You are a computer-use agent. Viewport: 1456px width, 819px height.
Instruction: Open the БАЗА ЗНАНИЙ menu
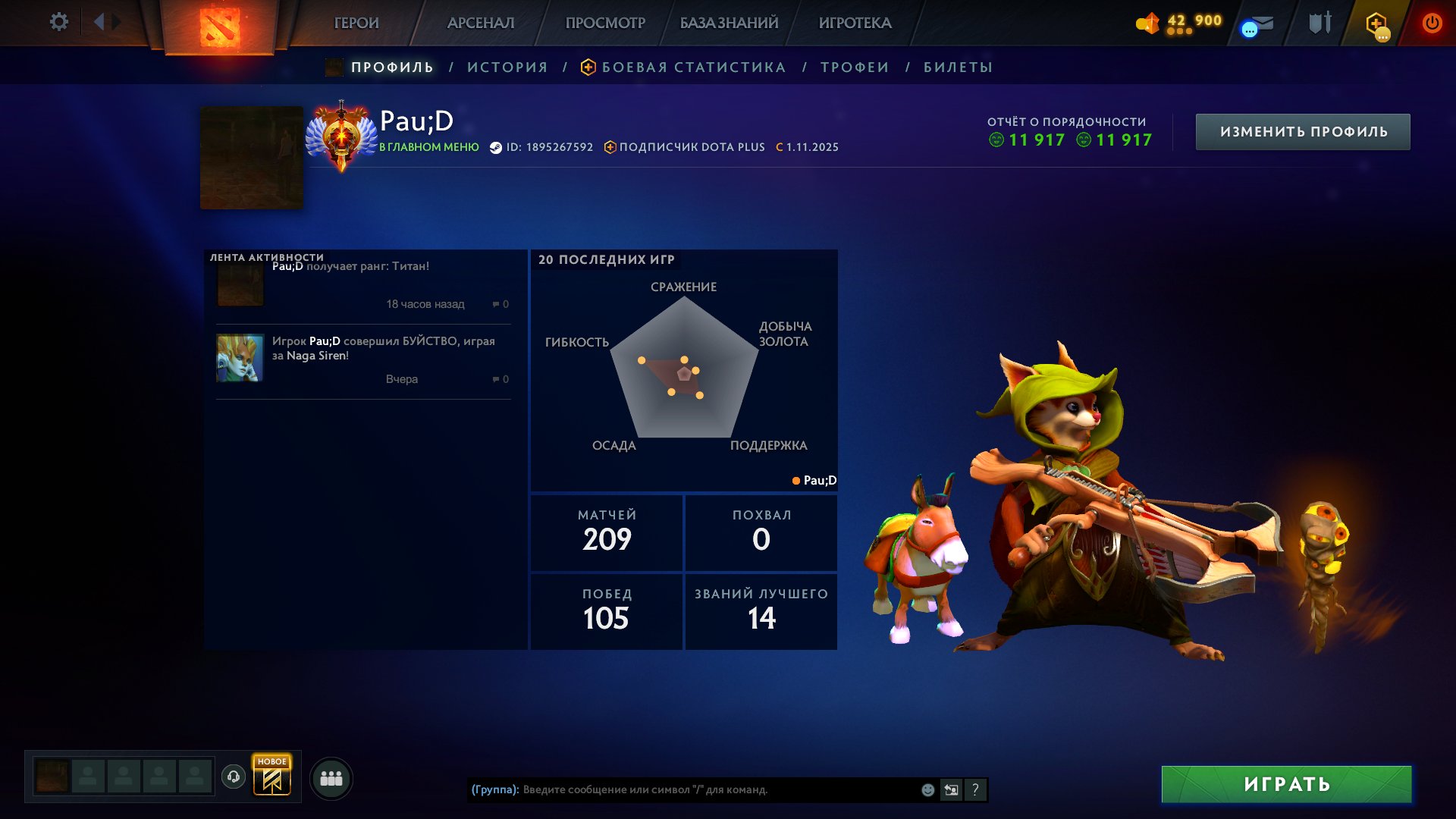[729, 23]
